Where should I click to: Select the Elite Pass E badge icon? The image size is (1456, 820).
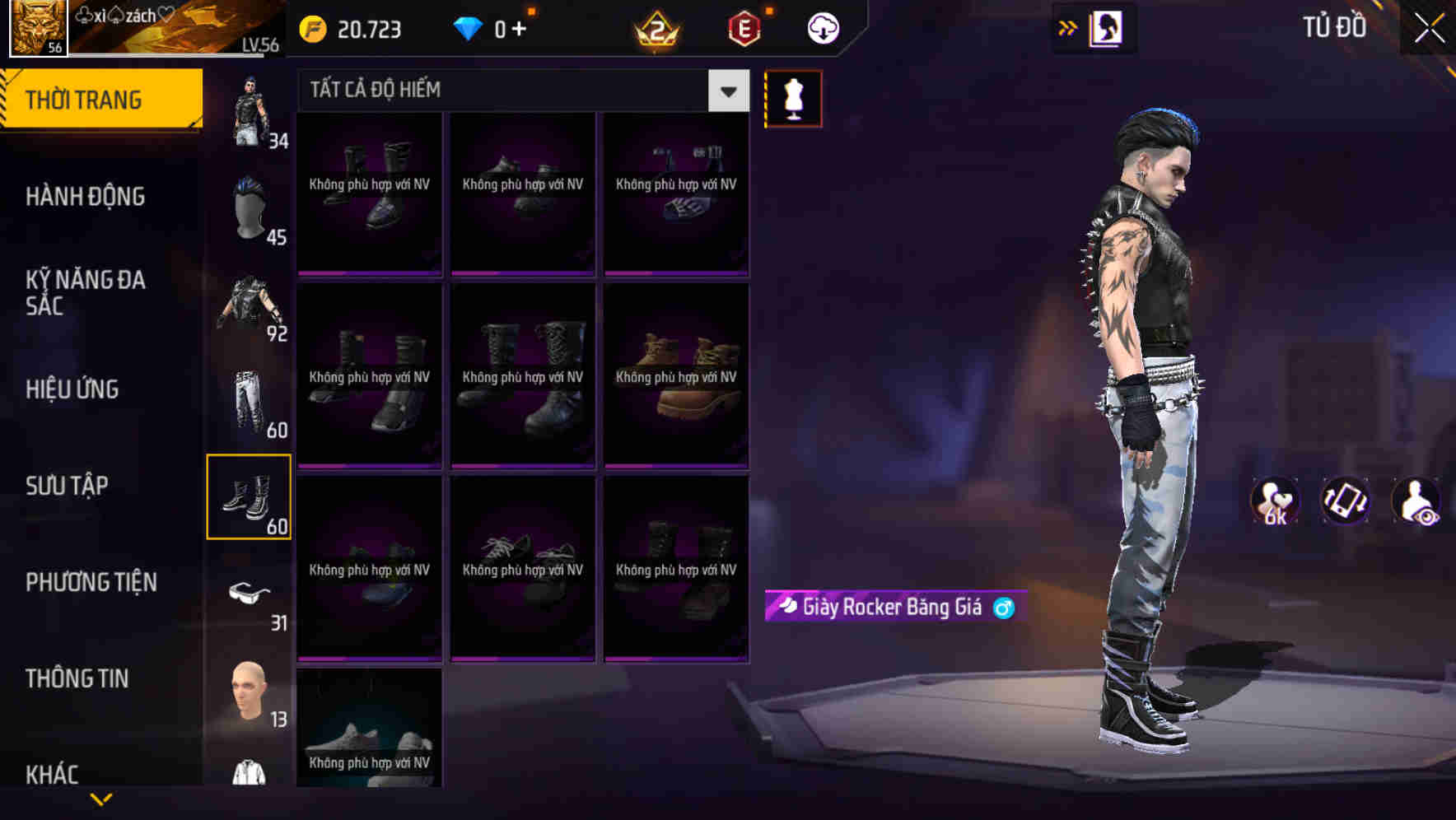[744, 27]
